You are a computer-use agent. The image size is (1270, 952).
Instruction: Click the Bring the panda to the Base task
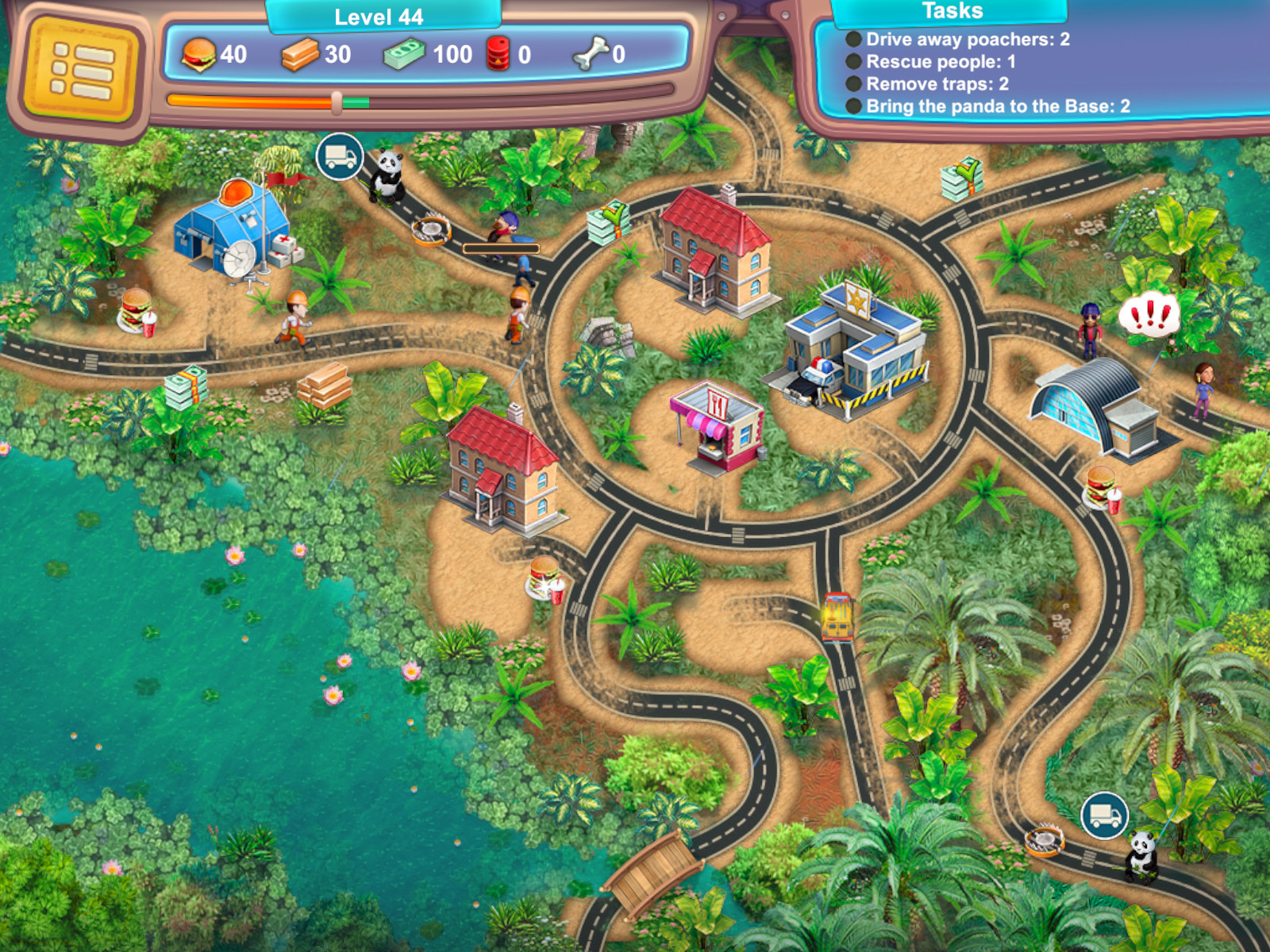996,106
